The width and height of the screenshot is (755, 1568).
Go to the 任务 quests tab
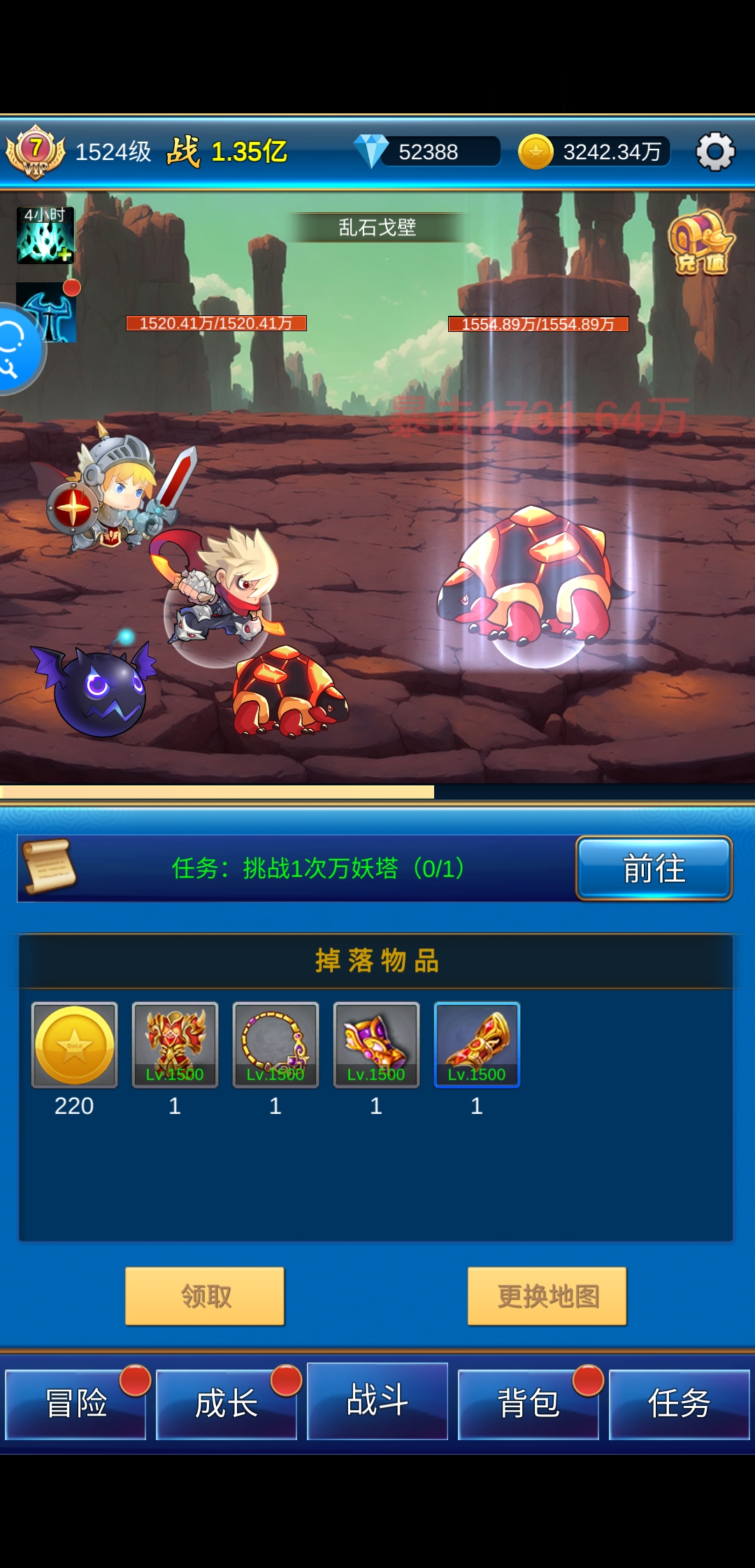pos(679,1404)
